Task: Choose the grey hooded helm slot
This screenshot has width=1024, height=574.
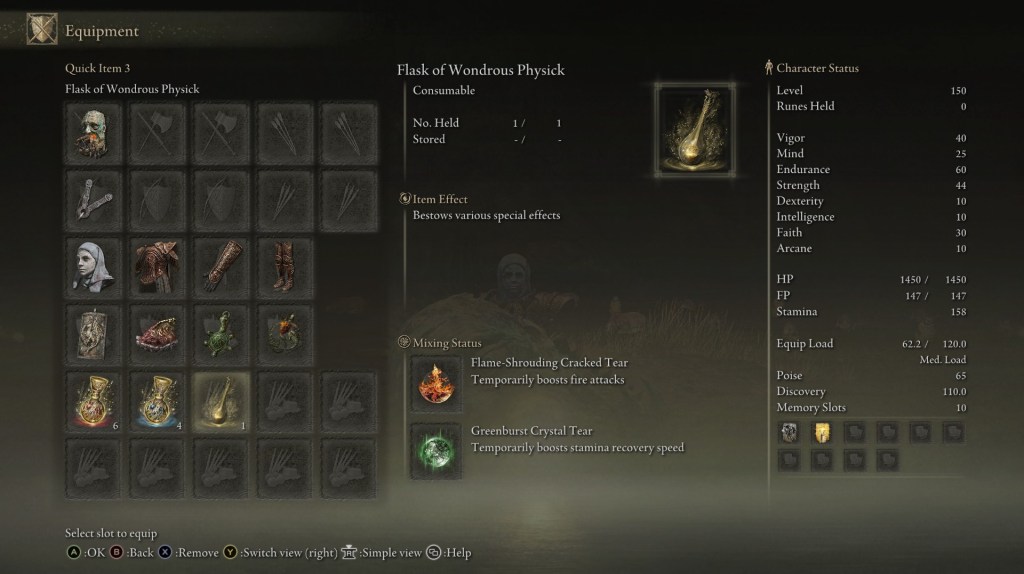Action: [96, 266]
